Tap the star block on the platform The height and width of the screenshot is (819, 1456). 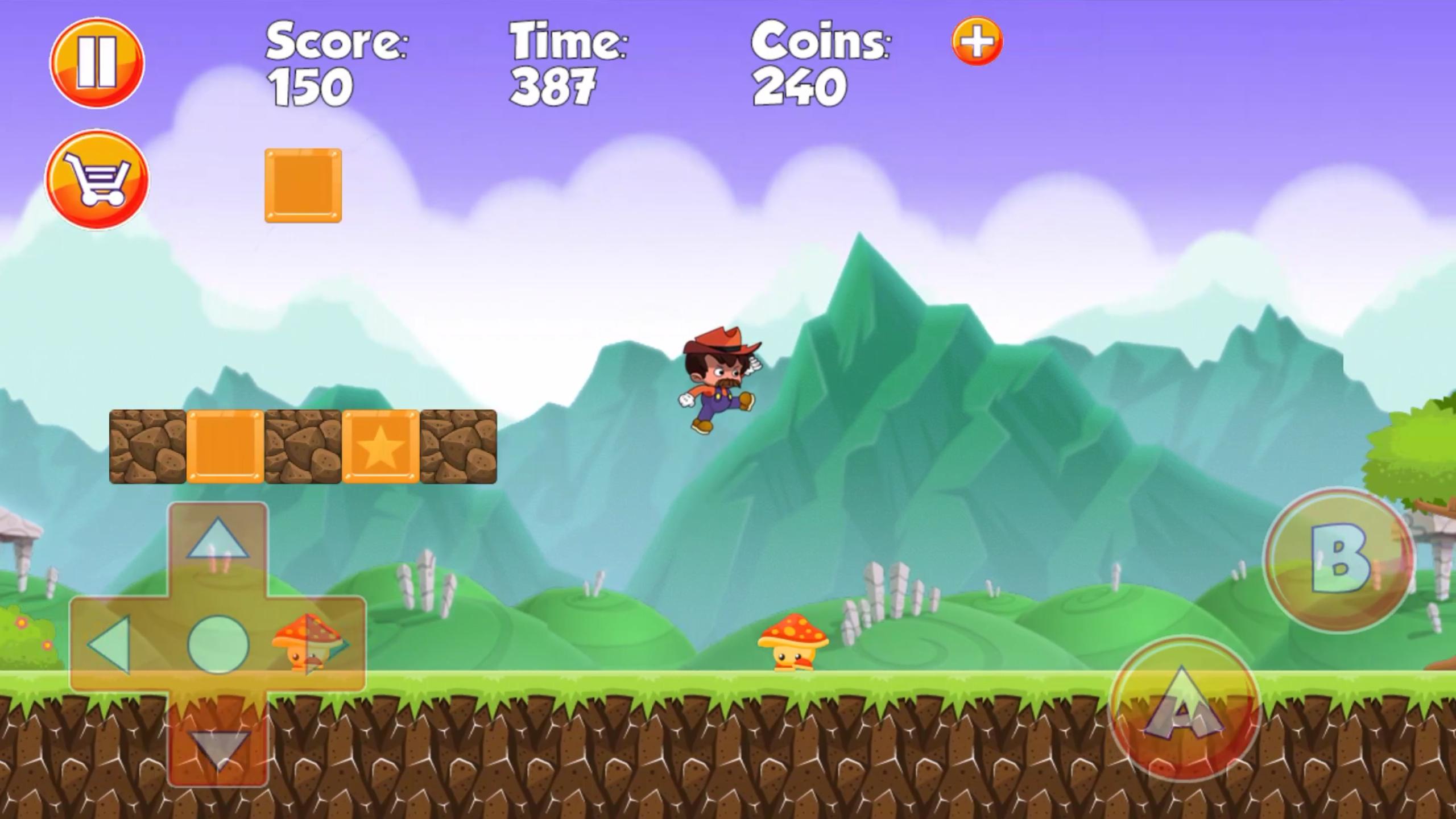coord(380,449)
